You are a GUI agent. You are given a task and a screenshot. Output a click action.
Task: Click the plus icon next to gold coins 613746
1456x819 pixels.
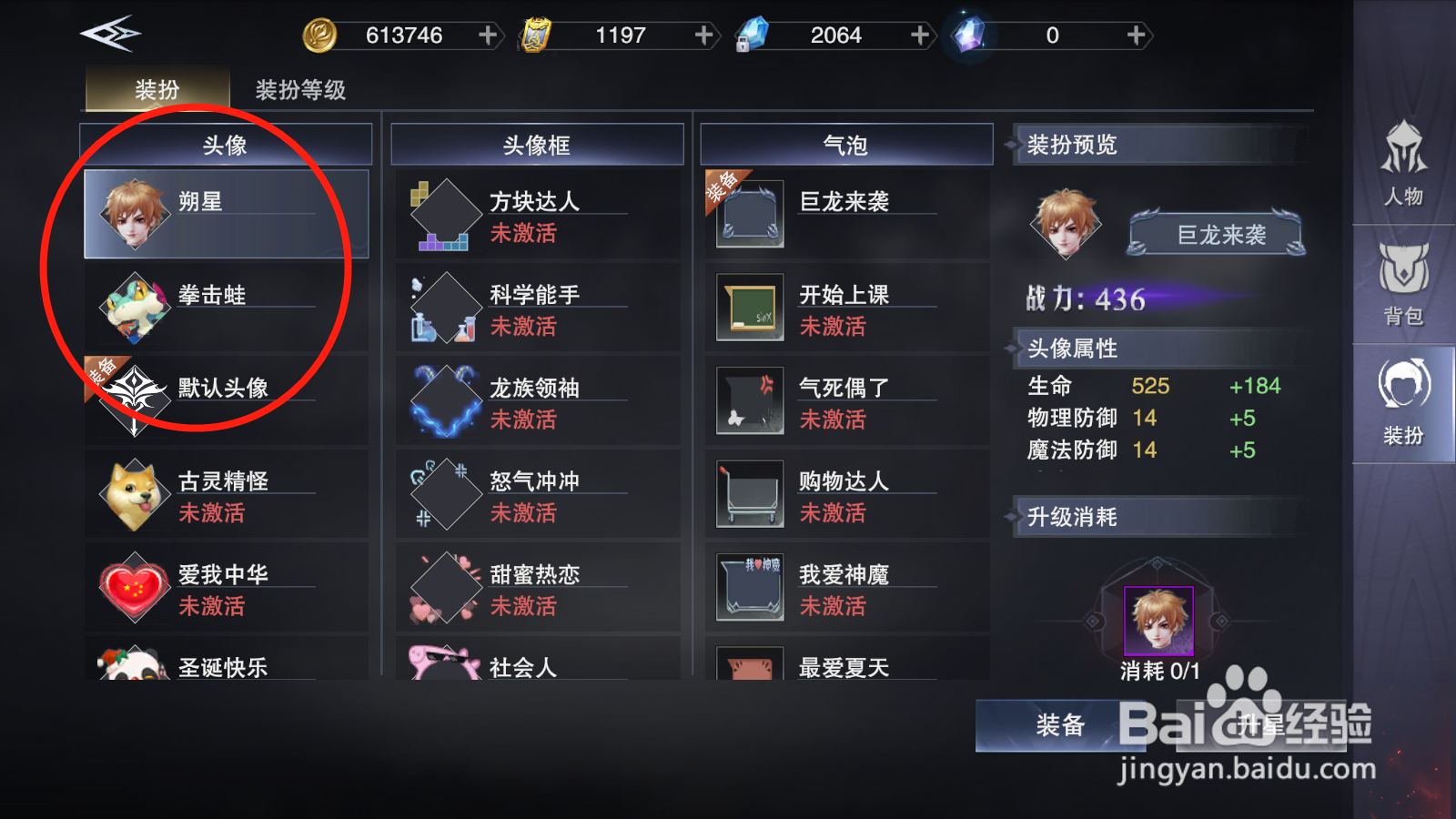tap(489, 35)
